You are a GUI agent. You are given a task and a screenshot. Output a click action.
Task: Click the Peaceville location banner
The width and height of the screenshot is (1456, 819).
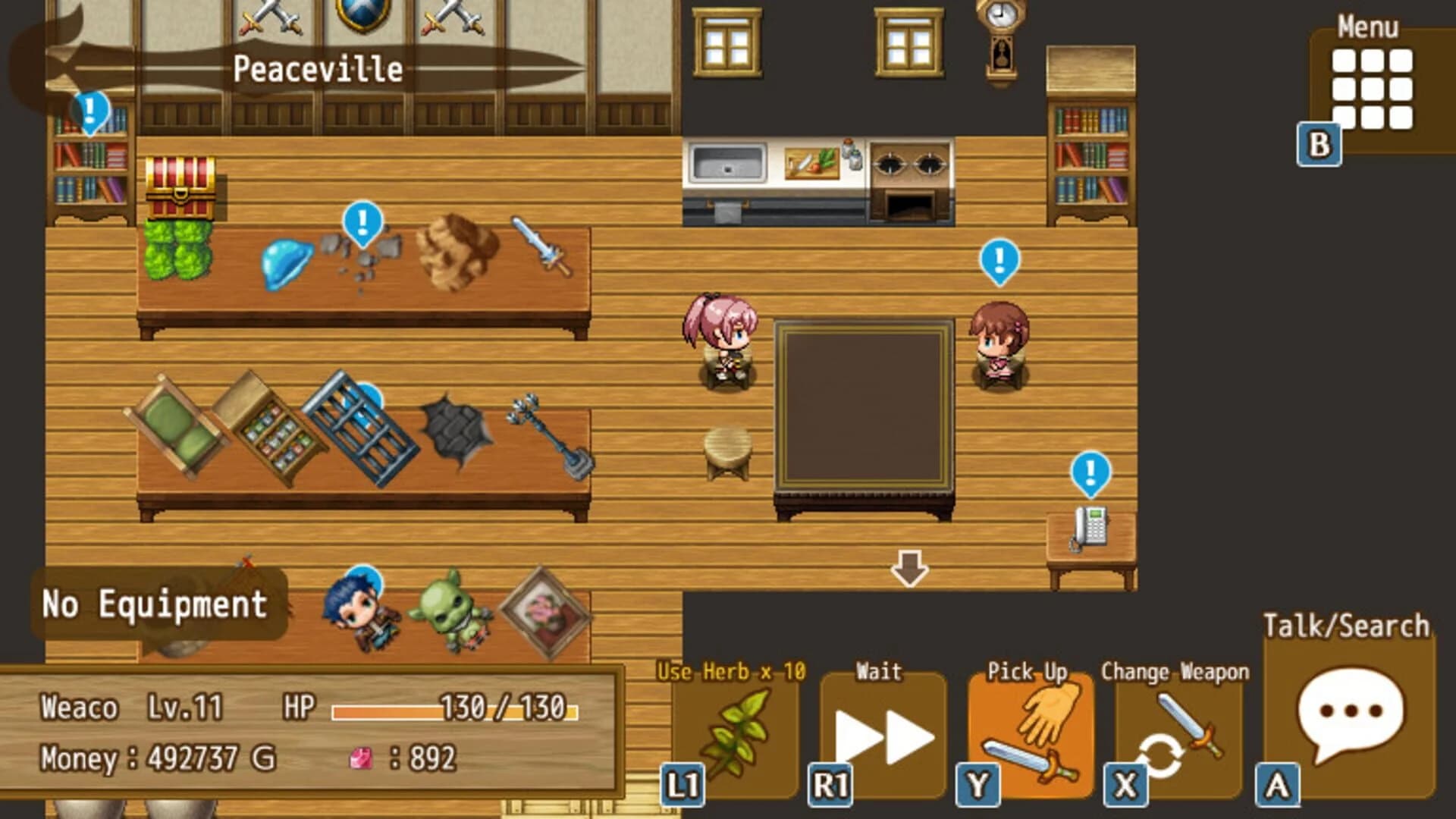pyautogui.click(x=318, y=68)
